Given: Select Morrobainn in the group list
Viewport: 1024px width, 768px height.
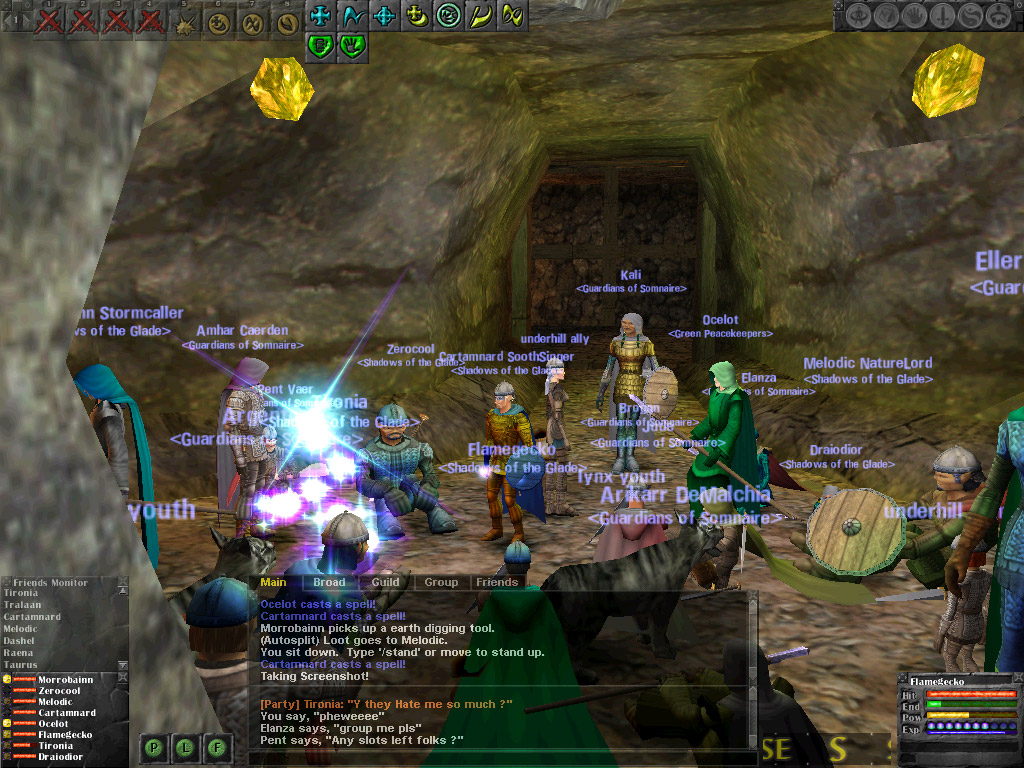Looking at the screenshot, I should 67,680.
